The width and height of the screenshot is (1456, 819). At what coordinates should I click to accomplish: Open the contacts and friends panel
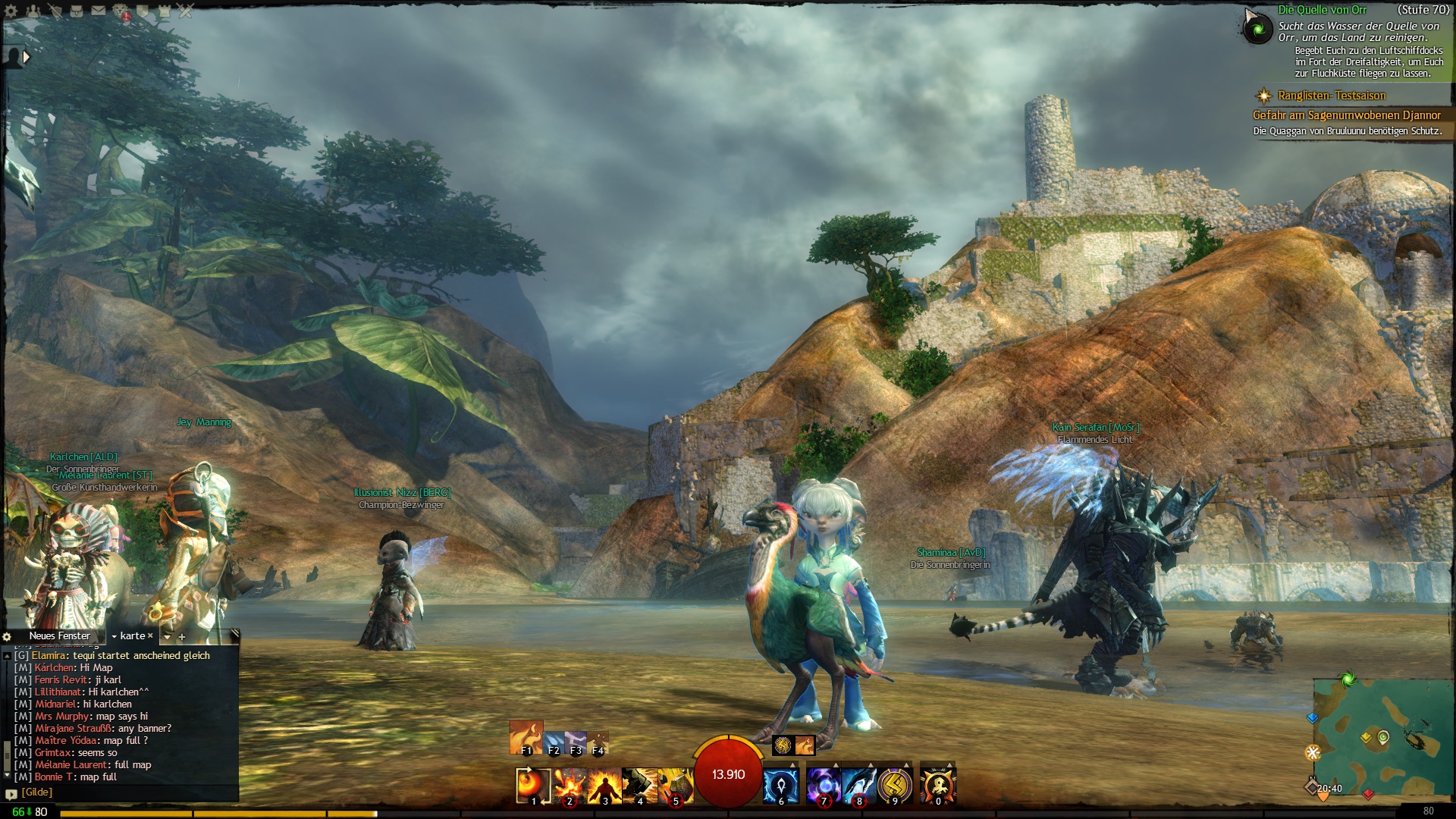coord(33,11)
